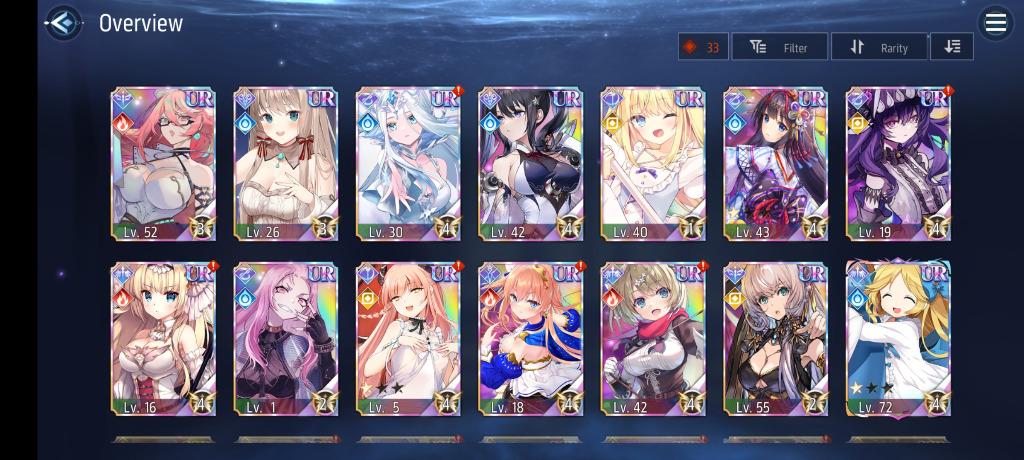Go back using the arrow button
The image size is (1024, 460).
coord(64,23)
